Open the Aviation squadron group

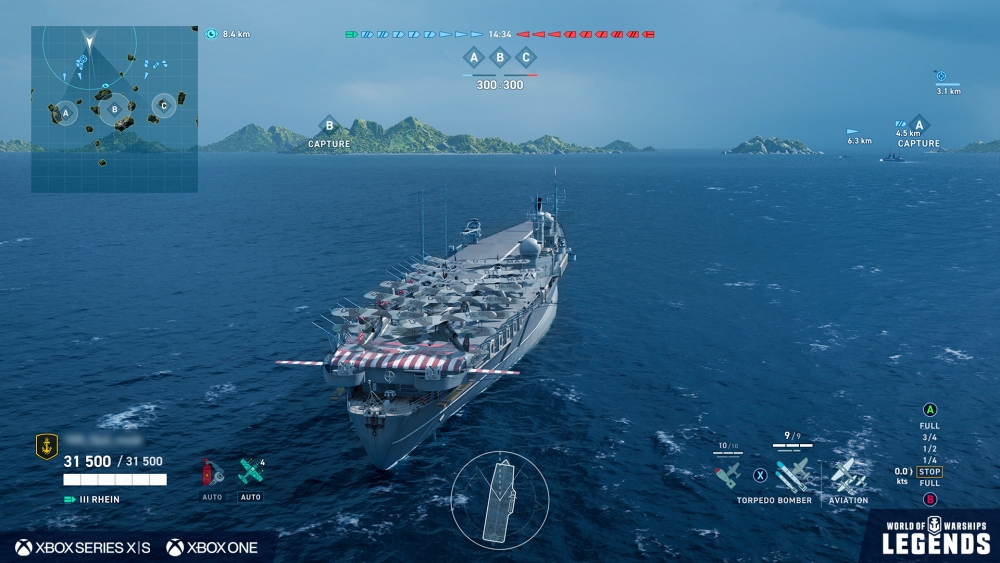[x=848, y=474]
